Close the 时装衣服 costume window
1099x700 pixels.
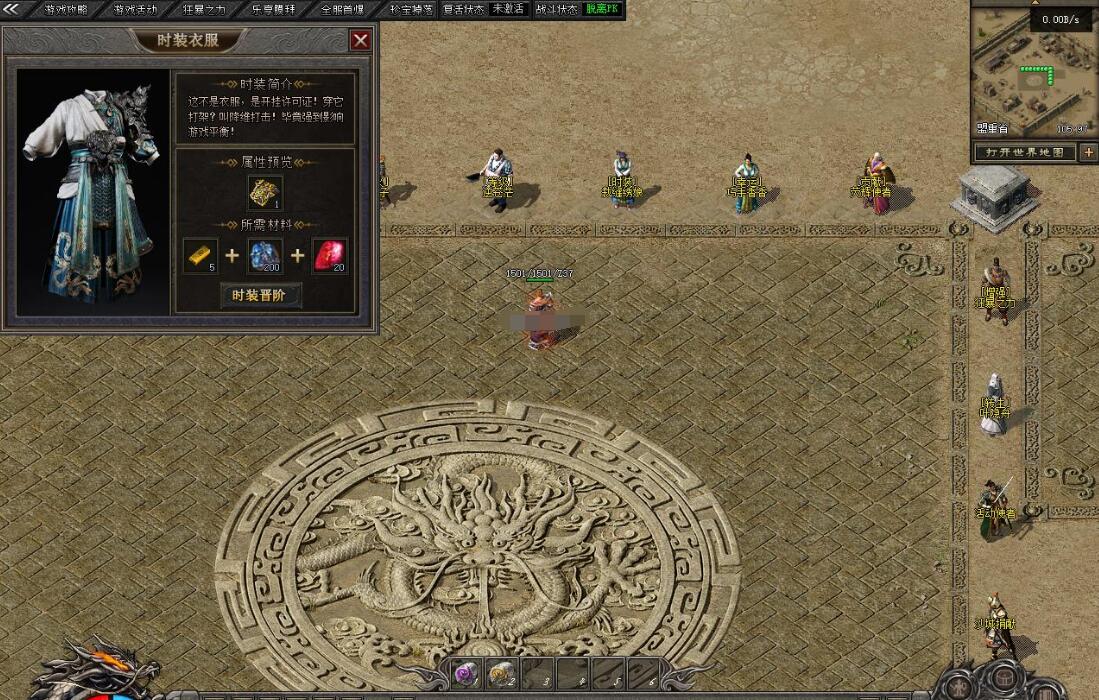(361, 40)
